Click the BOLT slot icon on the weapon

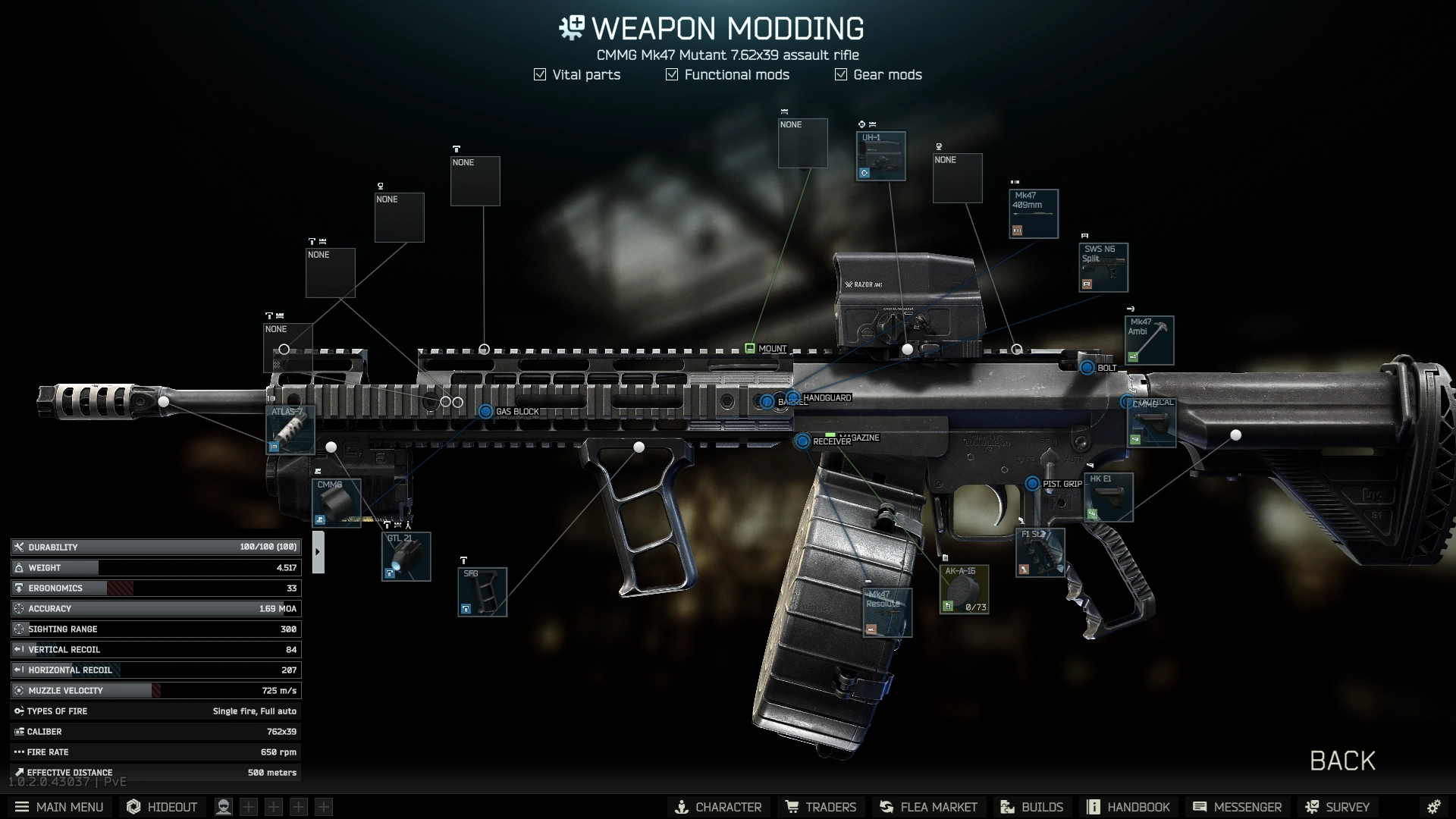coord(1087,368)
